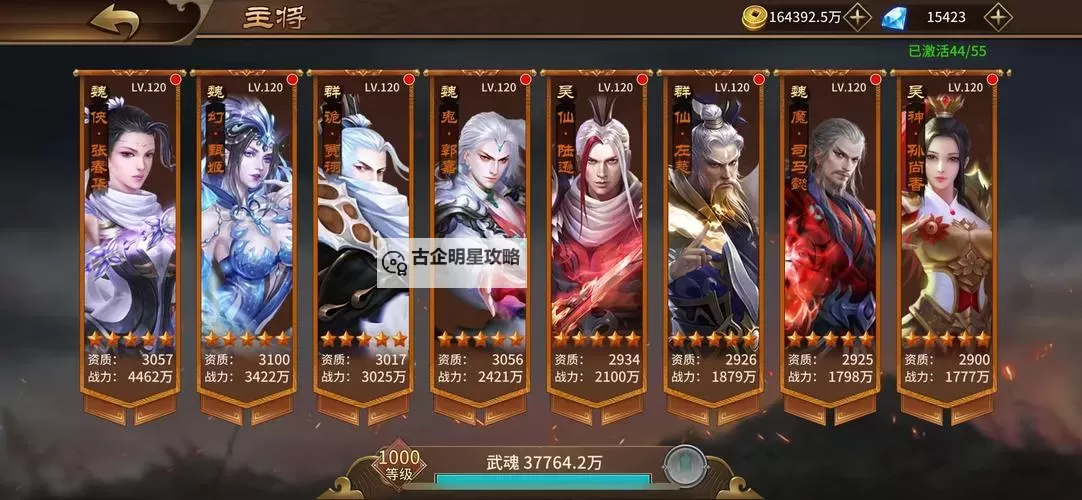The height and width of the screenshot is (500, 1082).
Task: Tap the round jade icon beside 武魂 bar
Action: click(685, 466)
